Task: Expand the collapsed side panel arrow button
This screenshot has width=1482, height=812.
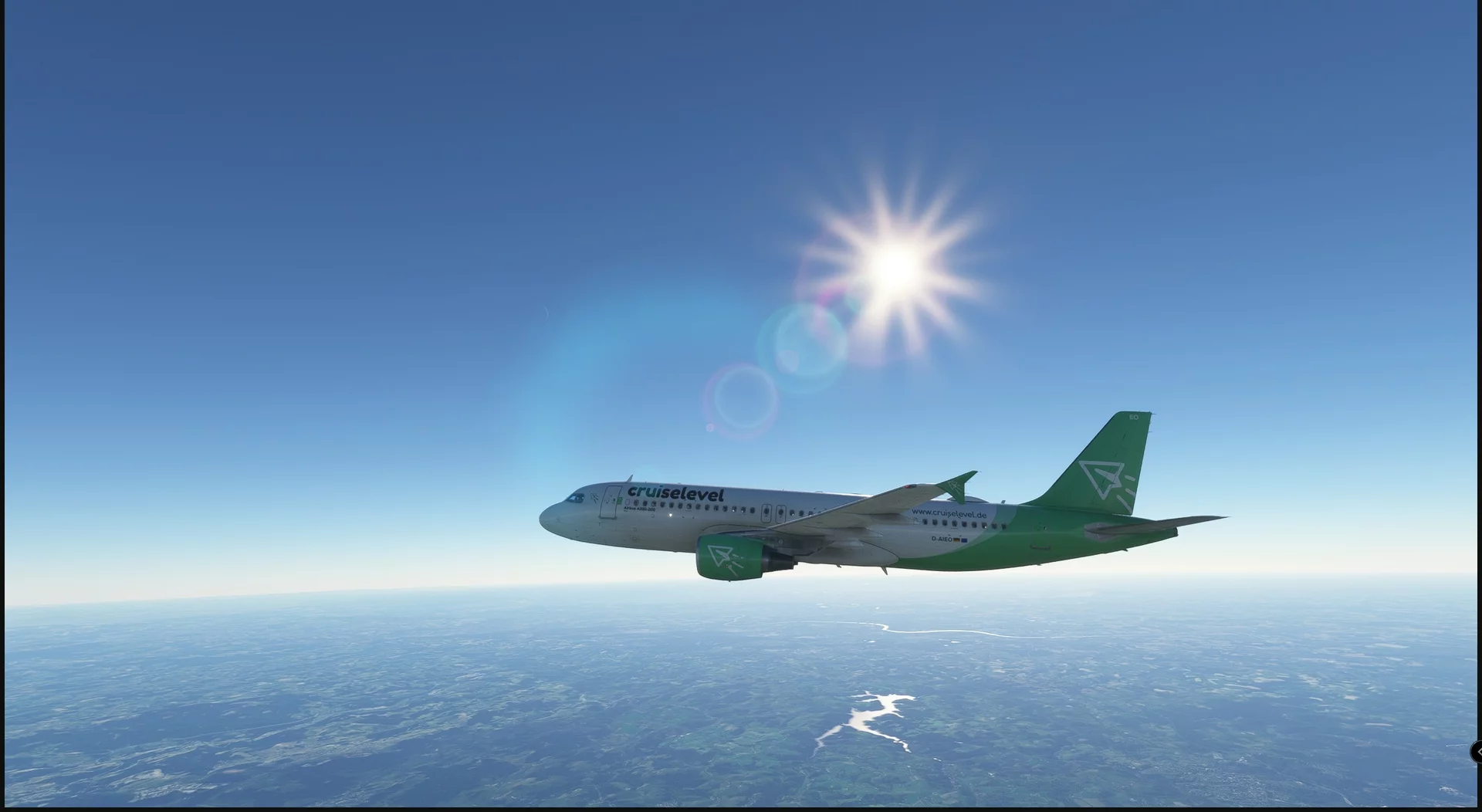Action: tap(1477, 752)
